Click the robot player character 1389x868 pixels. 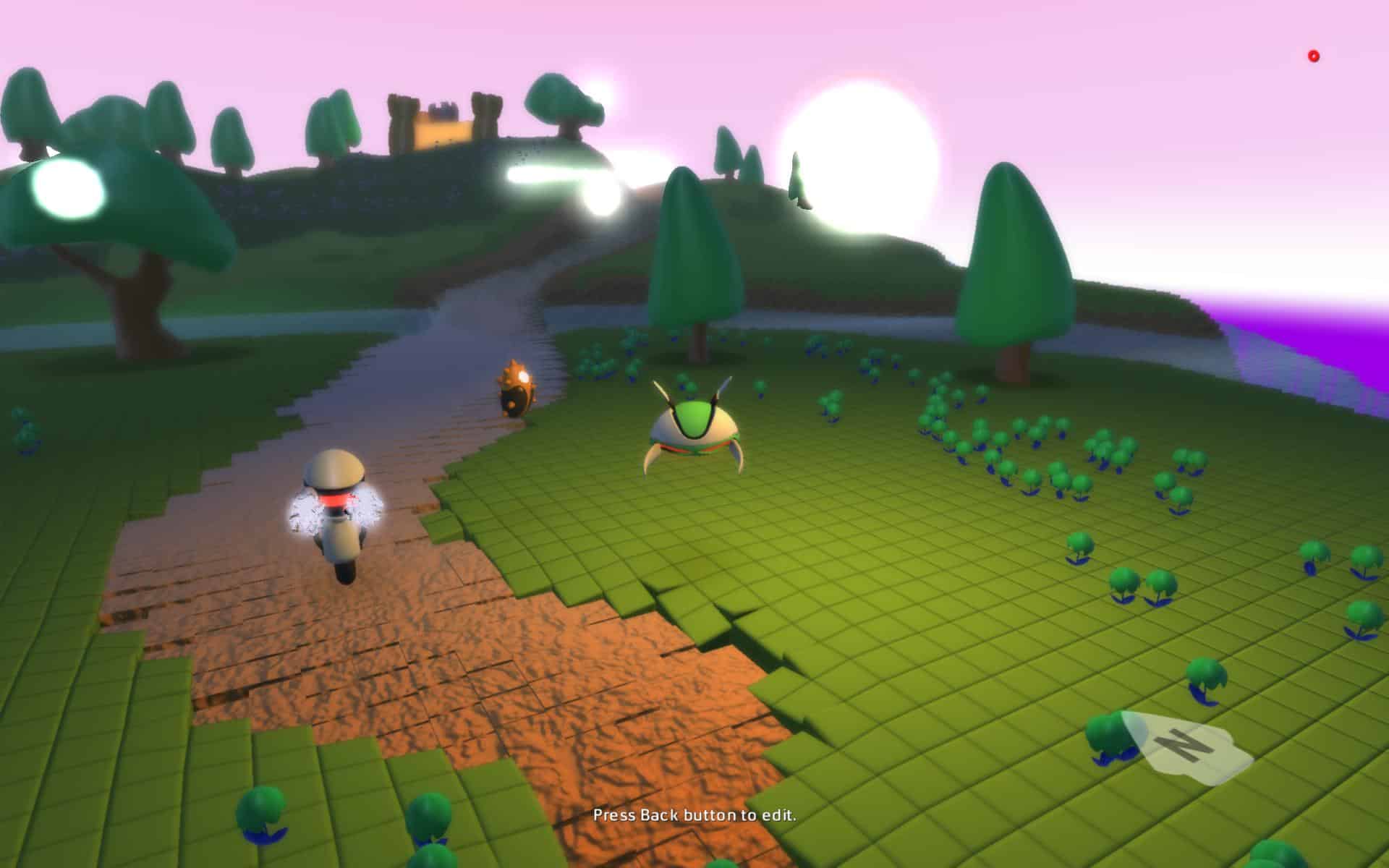click(336, 506)
